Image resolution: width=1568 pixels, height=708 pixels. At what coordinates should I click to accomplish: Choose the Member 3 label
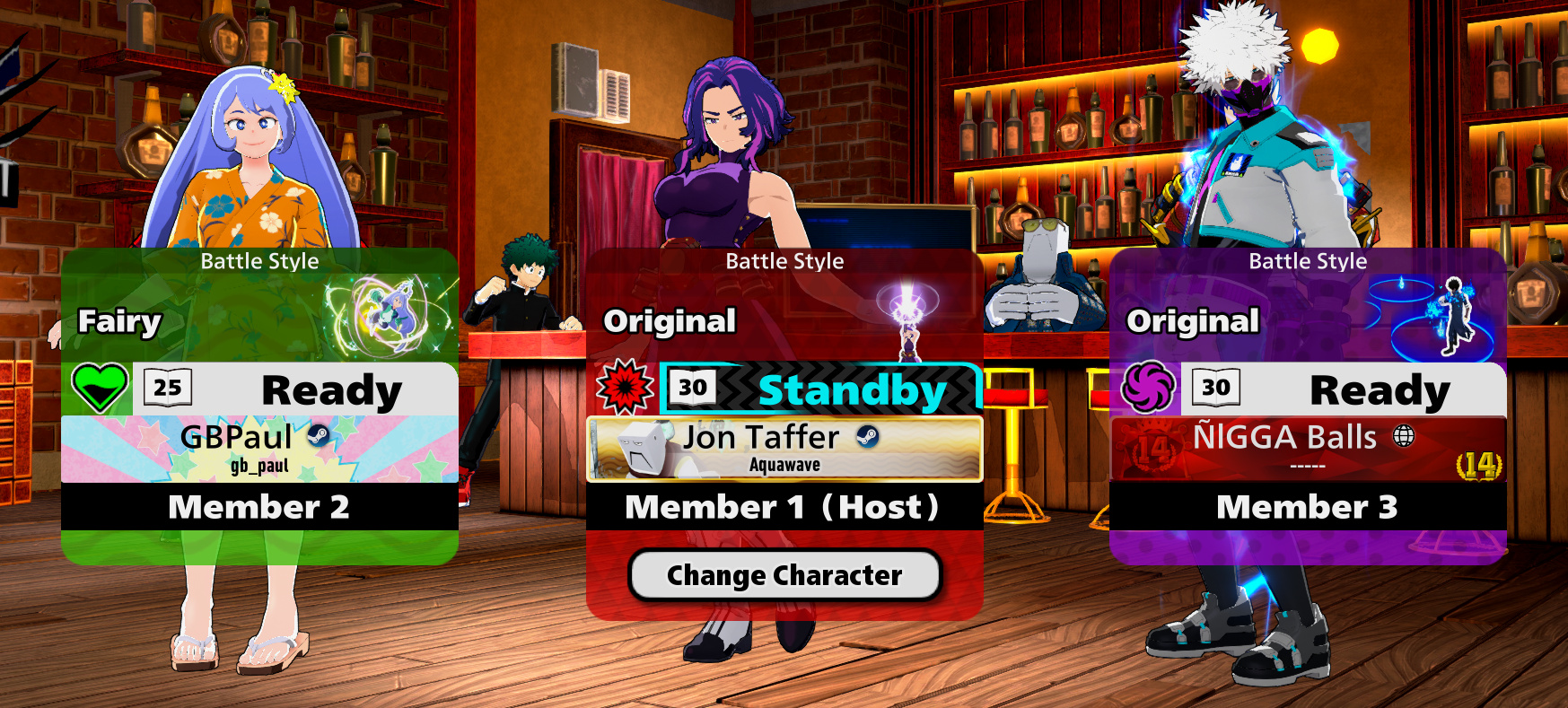pyautogui.click(x=1308, y=507)
